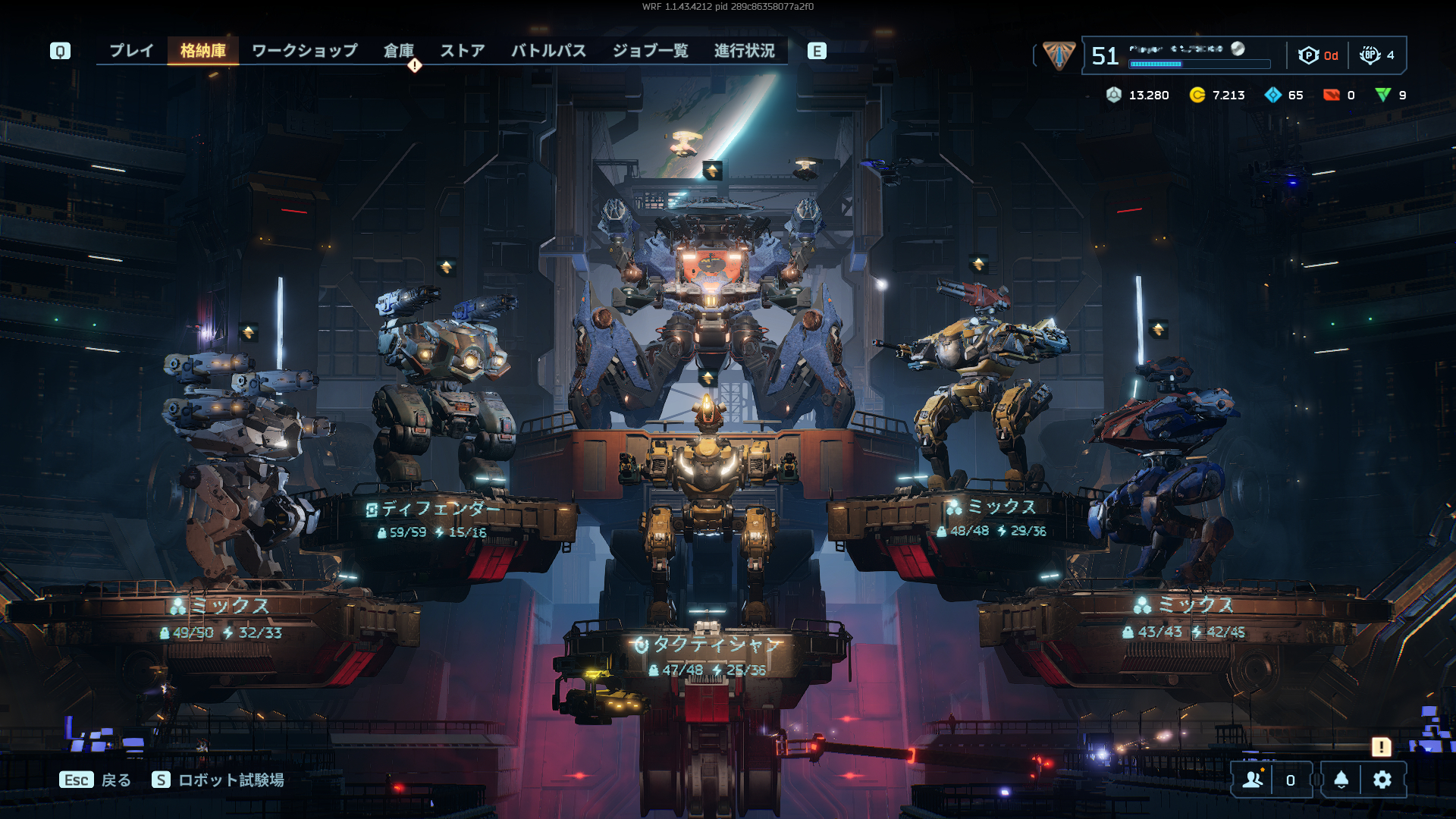This screenshot has width=1456, height=819.
Task: Click the yellow exclamation alert icon
Action: click(x=1381, y=747)
